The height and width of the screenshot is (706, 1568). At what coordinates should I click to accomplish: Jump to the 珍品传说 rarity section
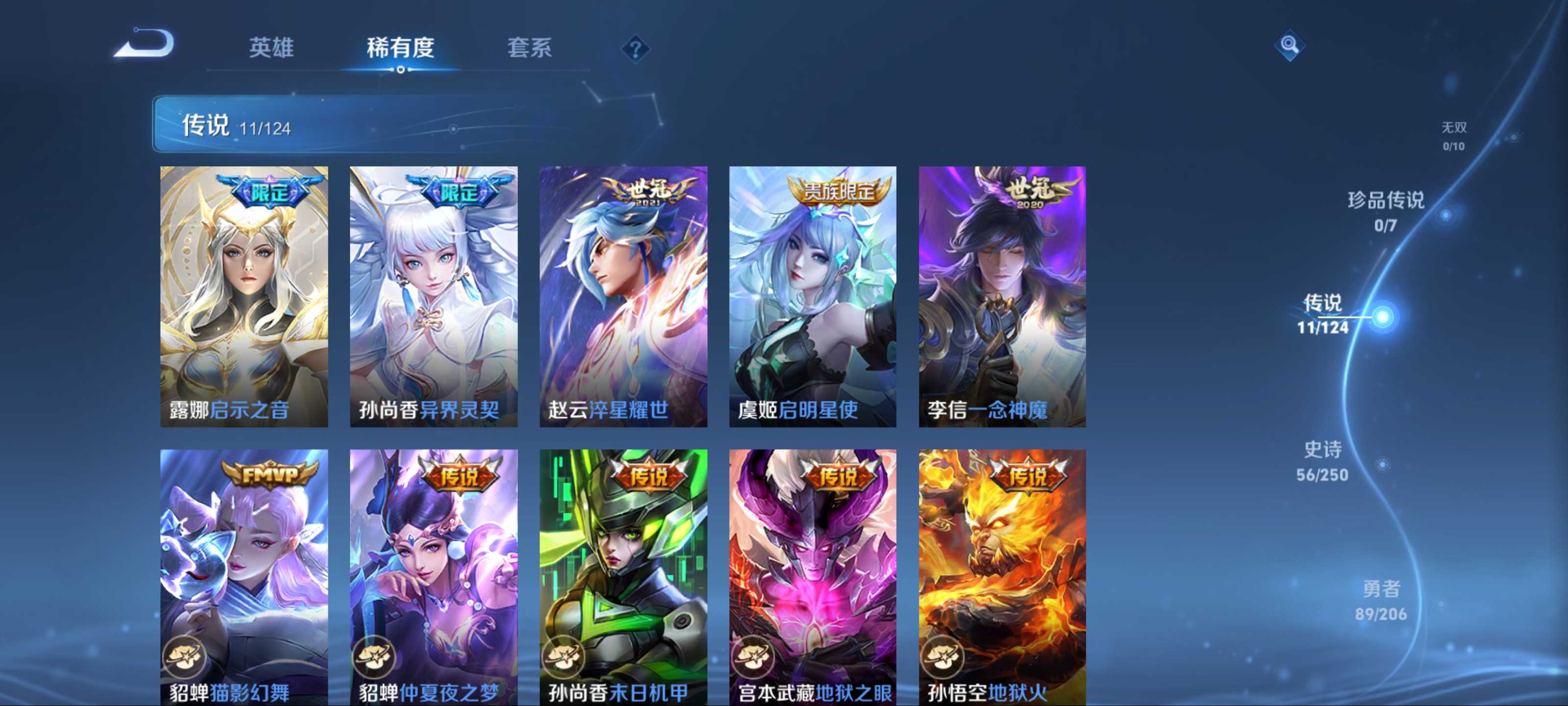pos(1385,211)
